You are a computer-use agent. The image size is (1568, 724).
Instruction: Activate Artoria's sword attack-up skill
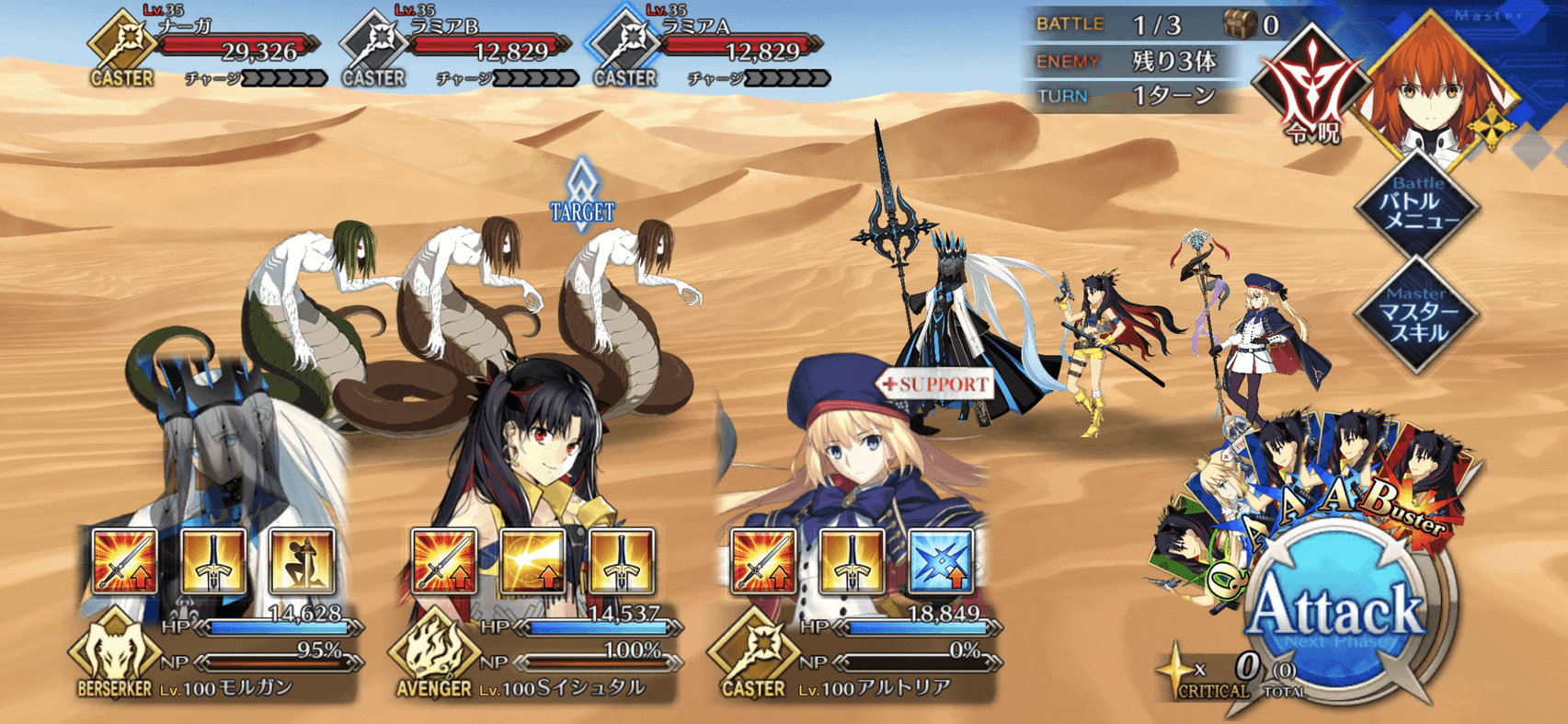click(763, 561)
